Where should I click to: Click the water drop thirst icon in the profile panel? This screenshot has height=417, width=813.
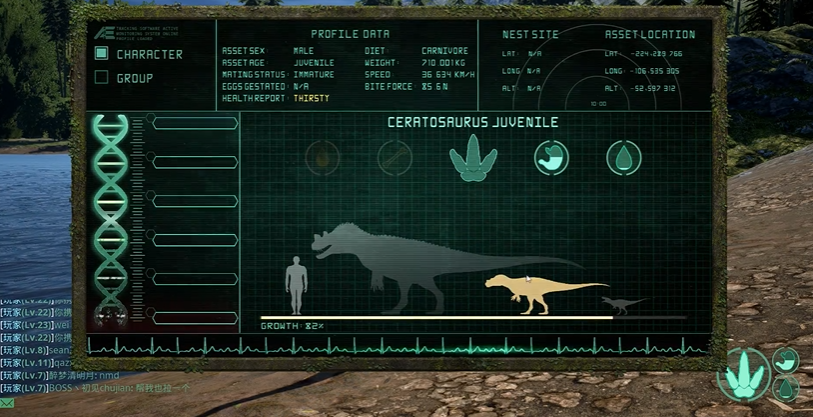[624, 157]
